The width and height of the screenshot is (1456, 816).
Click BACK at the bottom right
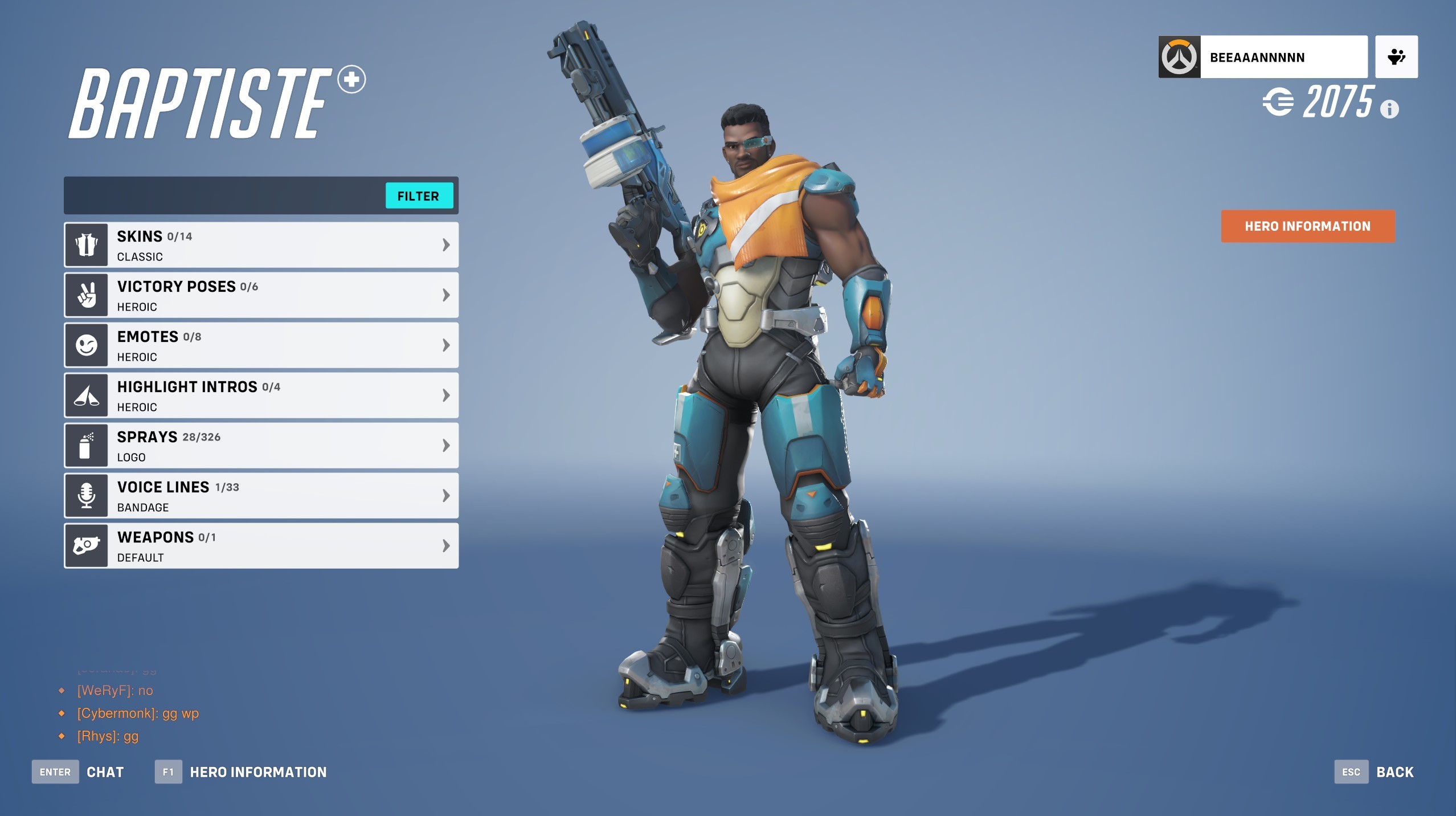(1394, 772)
